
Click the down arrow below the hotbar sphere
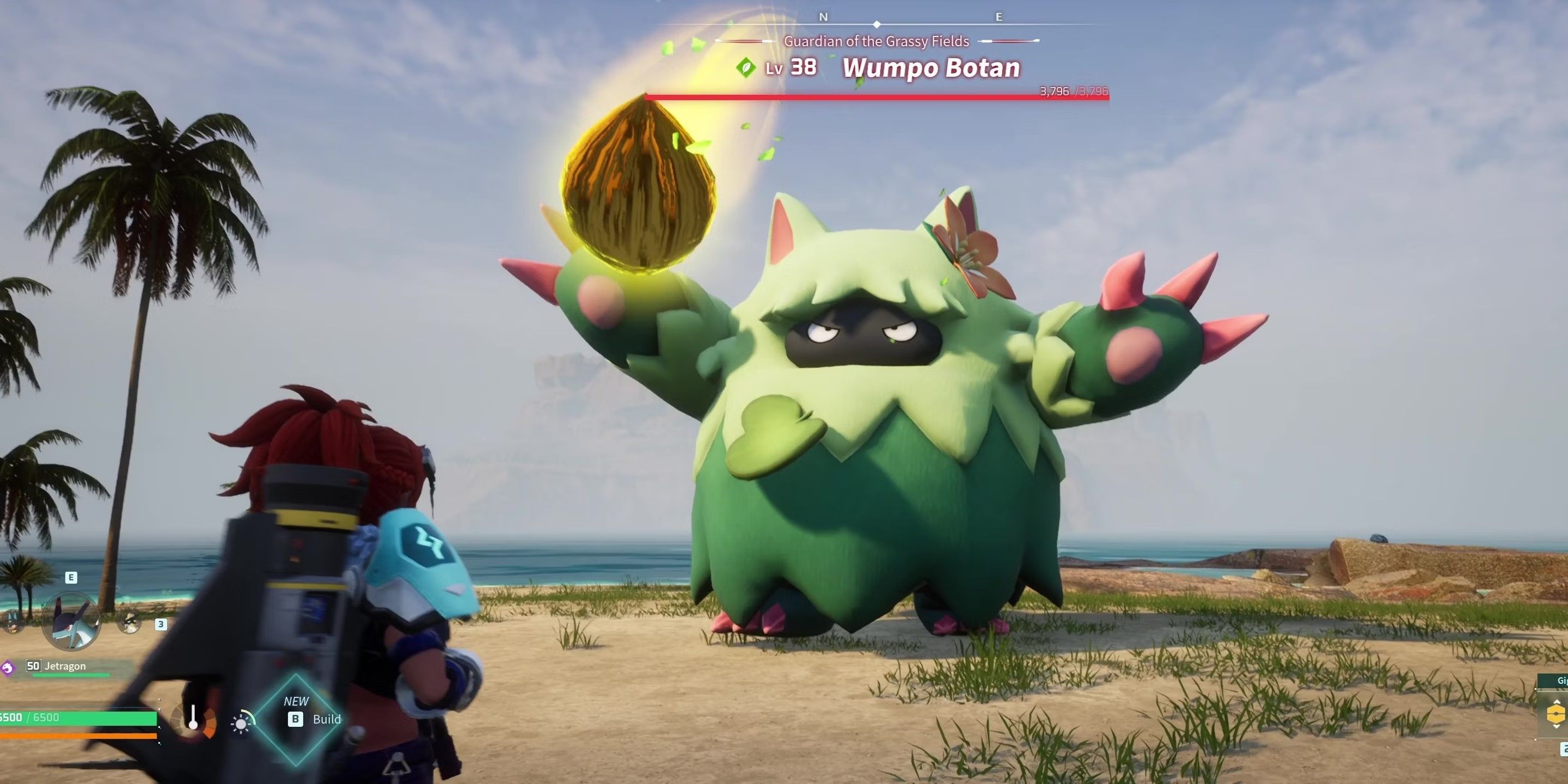point(1557,727)
